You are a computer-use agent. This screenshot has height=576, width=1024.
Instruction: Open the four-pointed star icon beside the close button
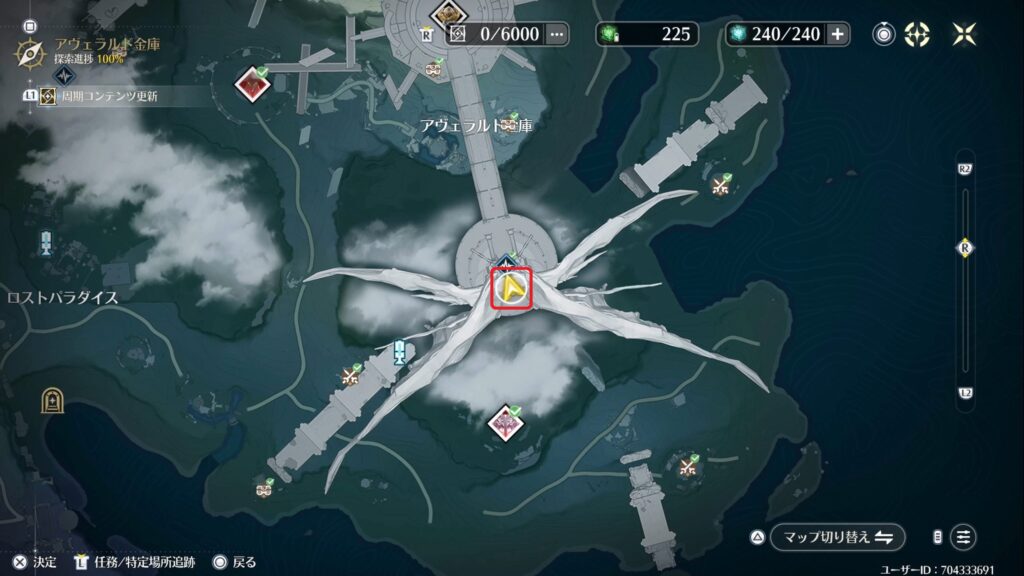[917, 34]
